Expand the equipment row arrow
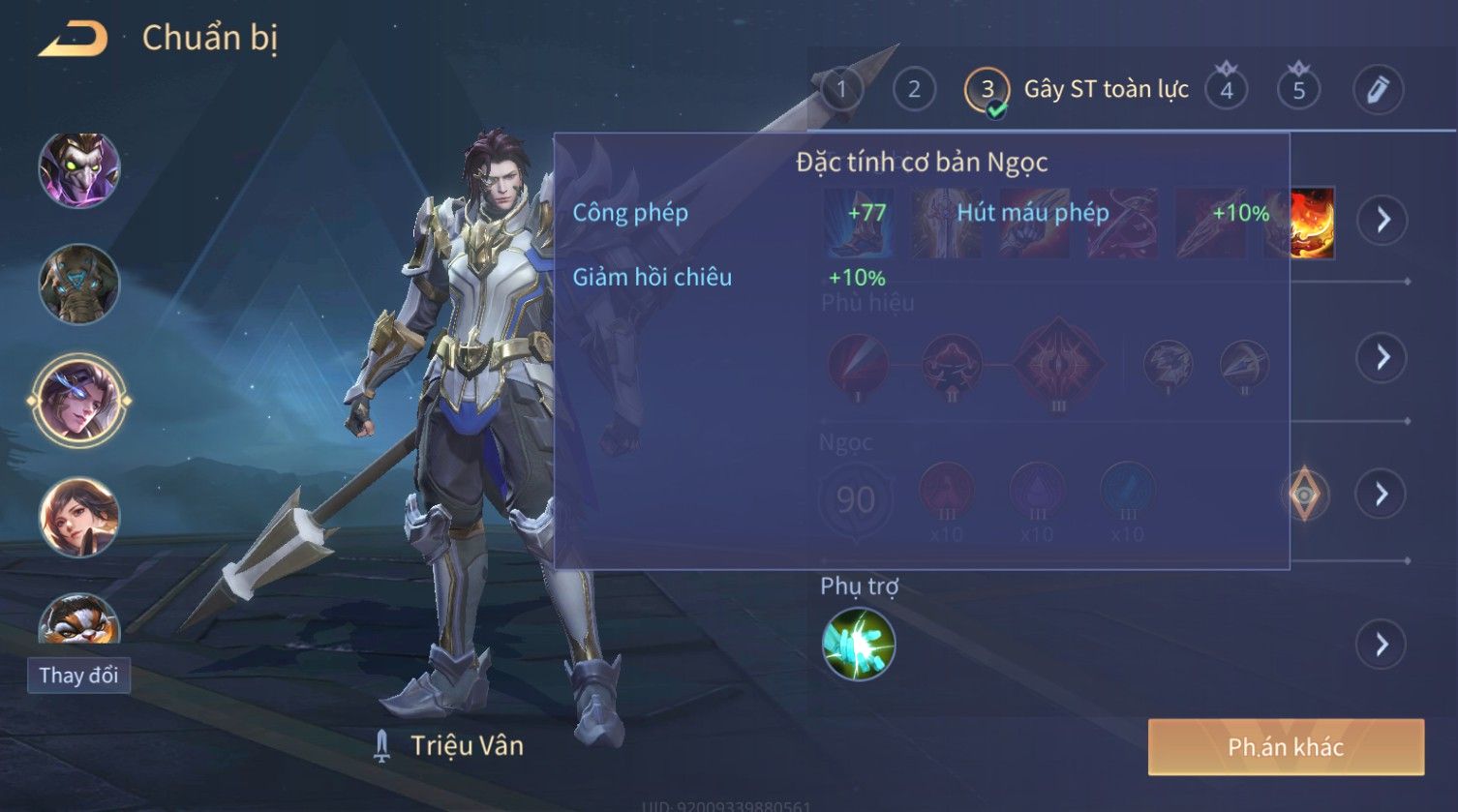 click(1382, 220)
